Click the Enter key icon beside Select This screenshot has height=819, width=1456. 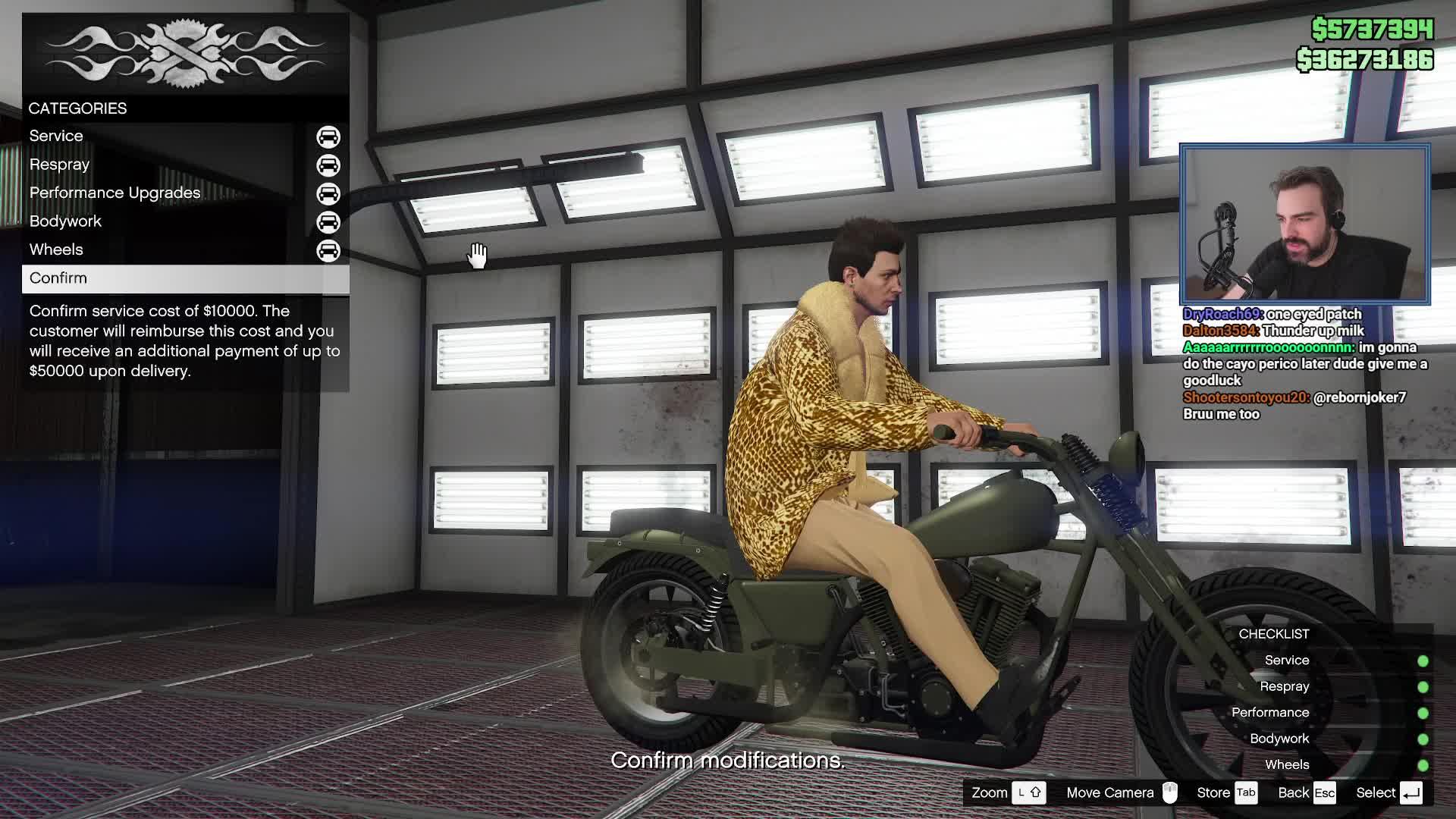(1412, 792)
